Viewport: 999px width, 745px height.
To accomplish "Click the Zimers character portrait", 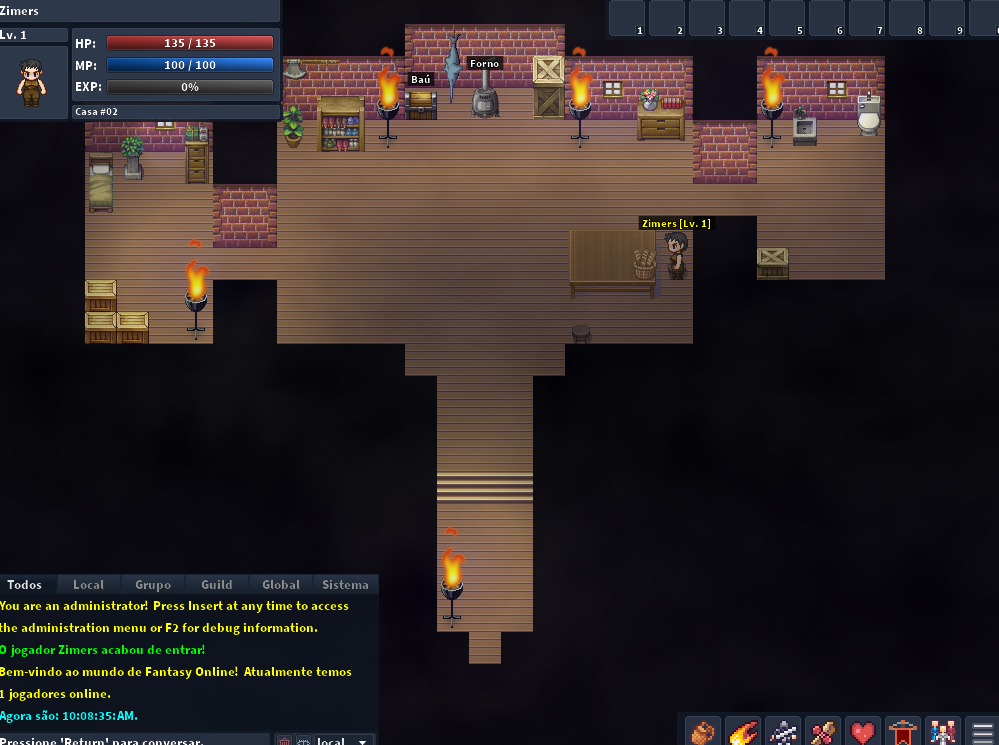I will [32, 82].
